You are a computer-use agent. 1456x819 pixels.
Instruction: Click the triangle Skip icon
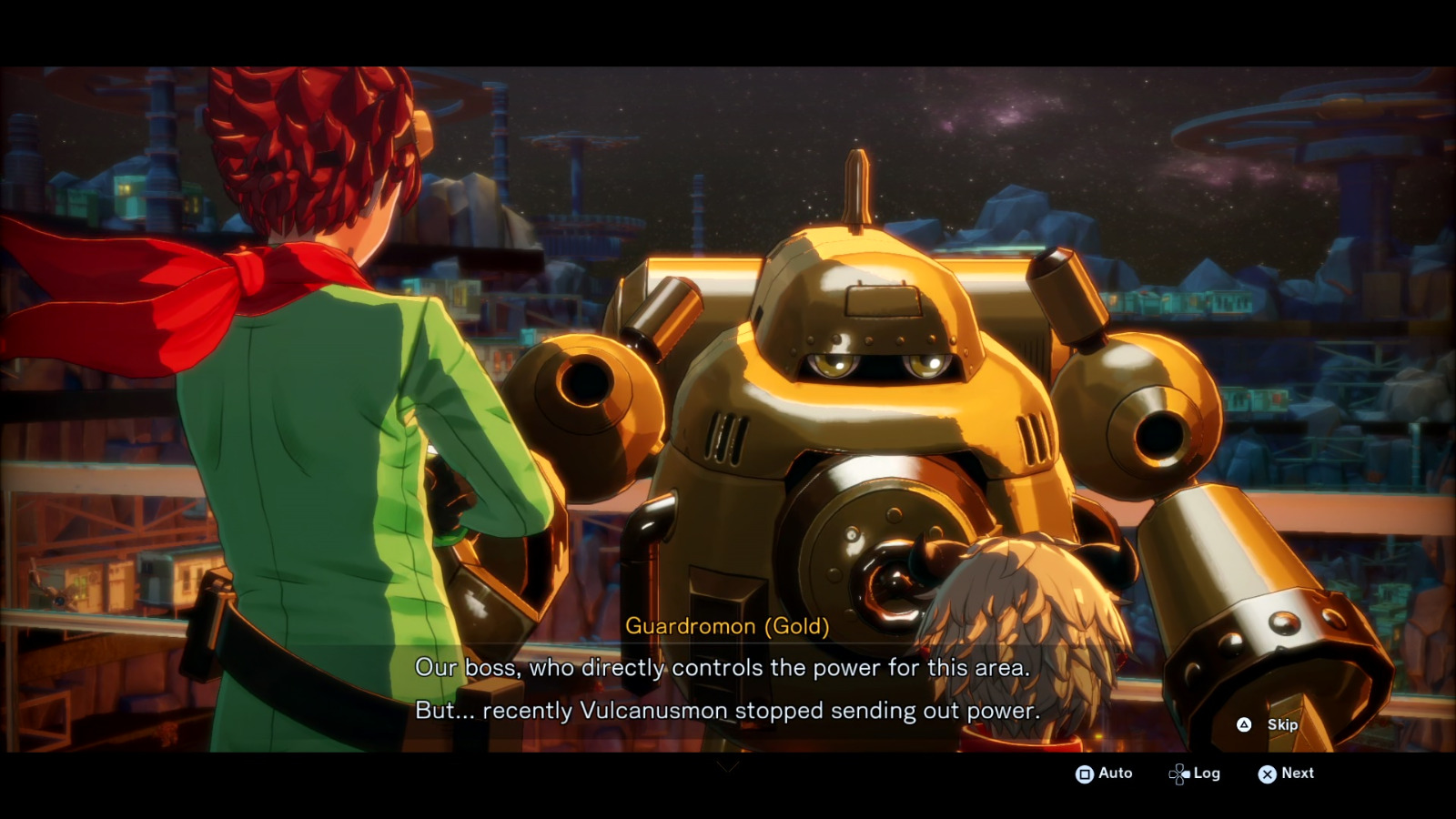coord(1242,725)
